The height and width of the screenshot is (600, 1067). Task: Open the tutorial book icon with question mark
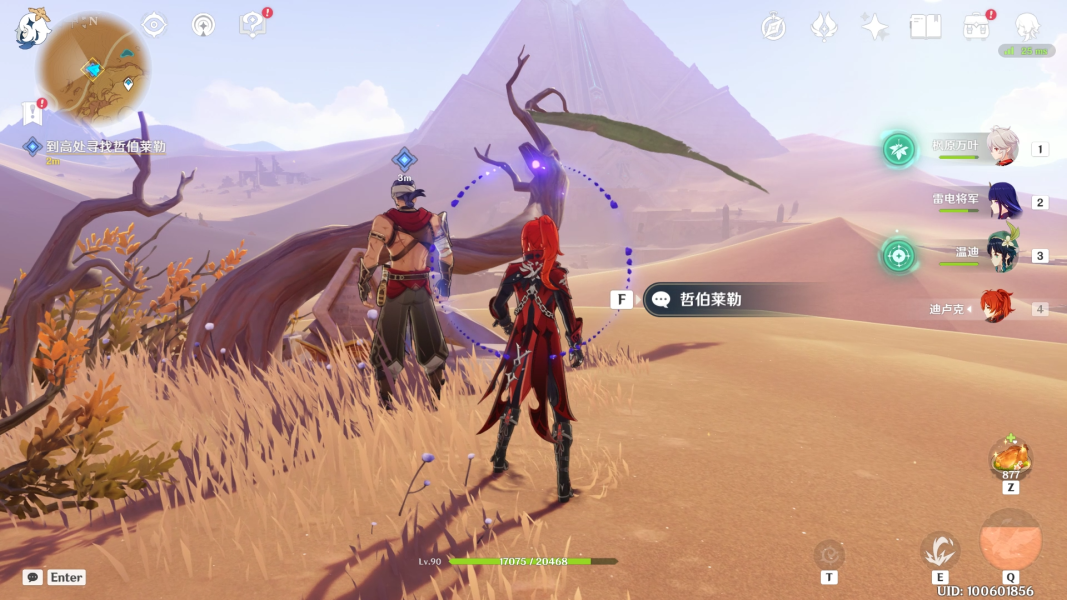click(x=253, y=25)
